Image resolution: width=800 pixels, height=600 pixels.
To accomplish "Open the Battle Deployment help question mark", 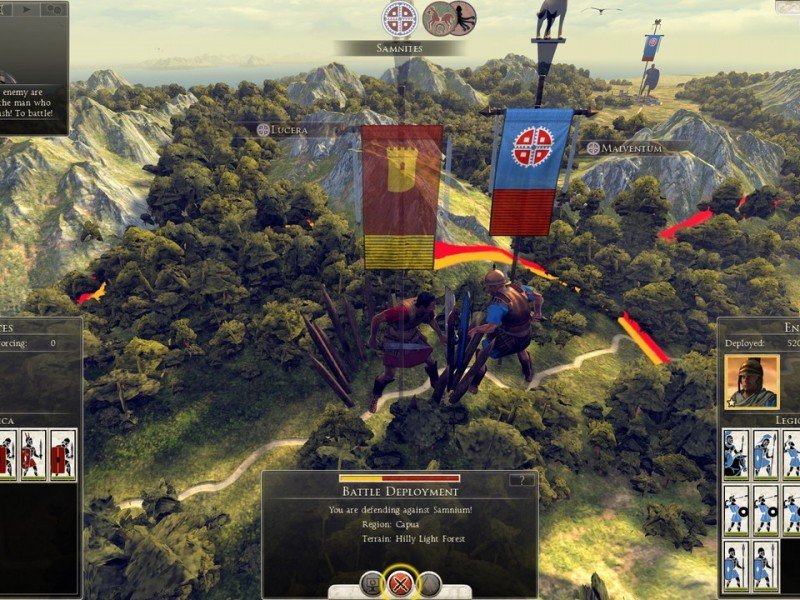I will pyautogui.click(x=521, y=480).
